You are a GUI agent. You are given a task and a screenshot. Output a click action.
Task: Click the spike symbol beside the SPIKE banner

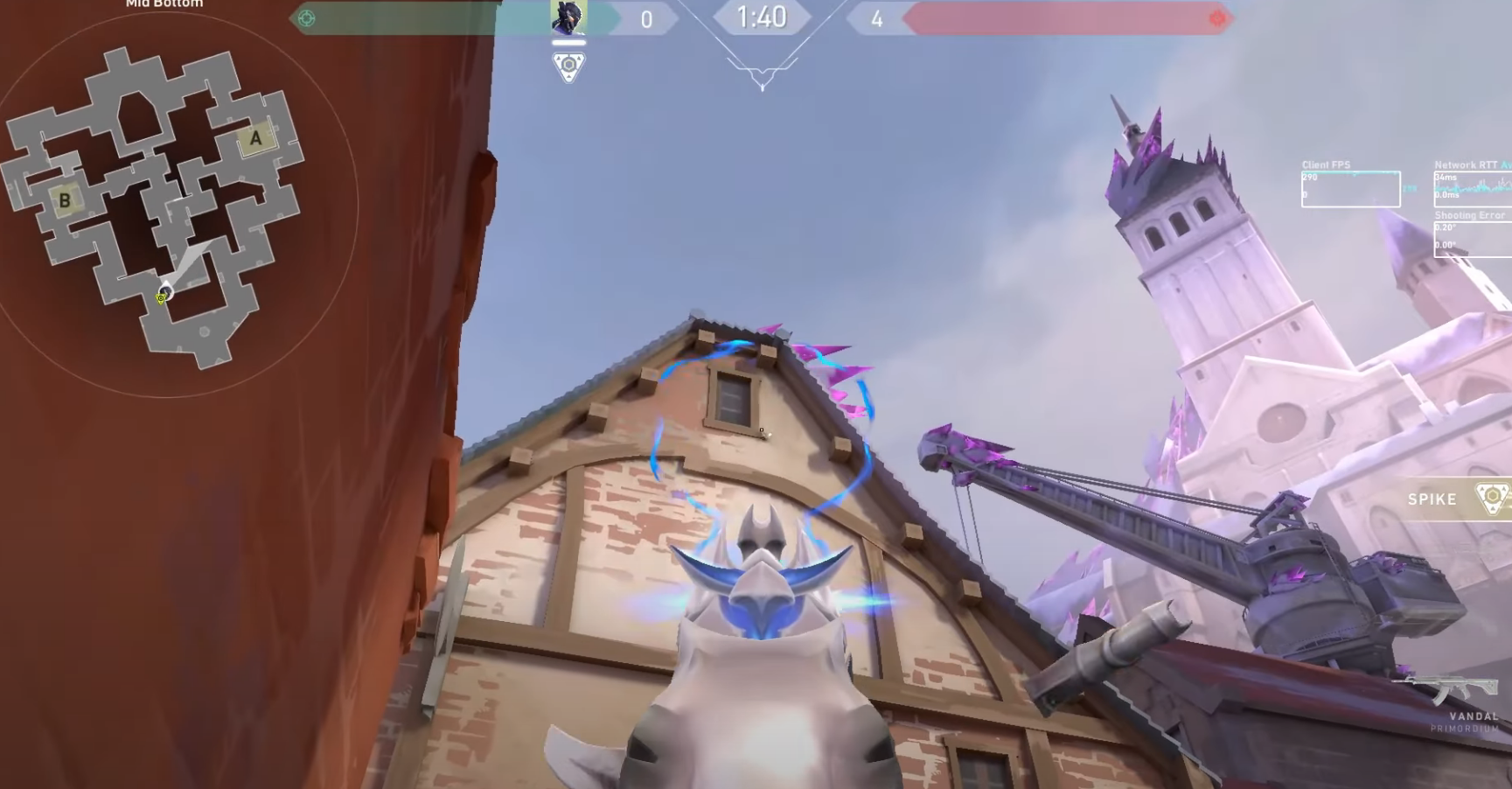click(1491, 499)
